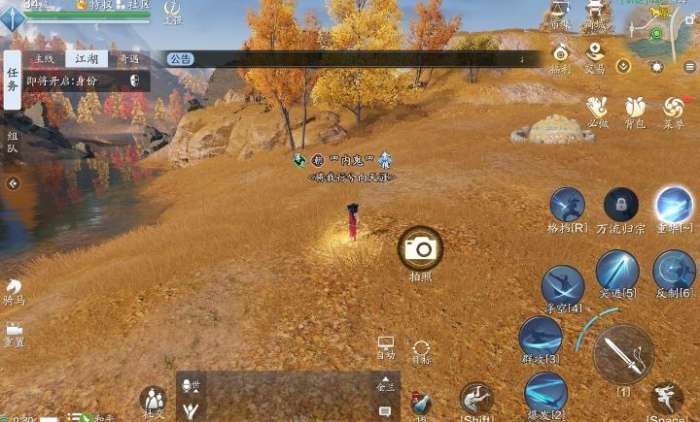Use the 突进 dash skill
700x422 pixels.
point(617,270)
